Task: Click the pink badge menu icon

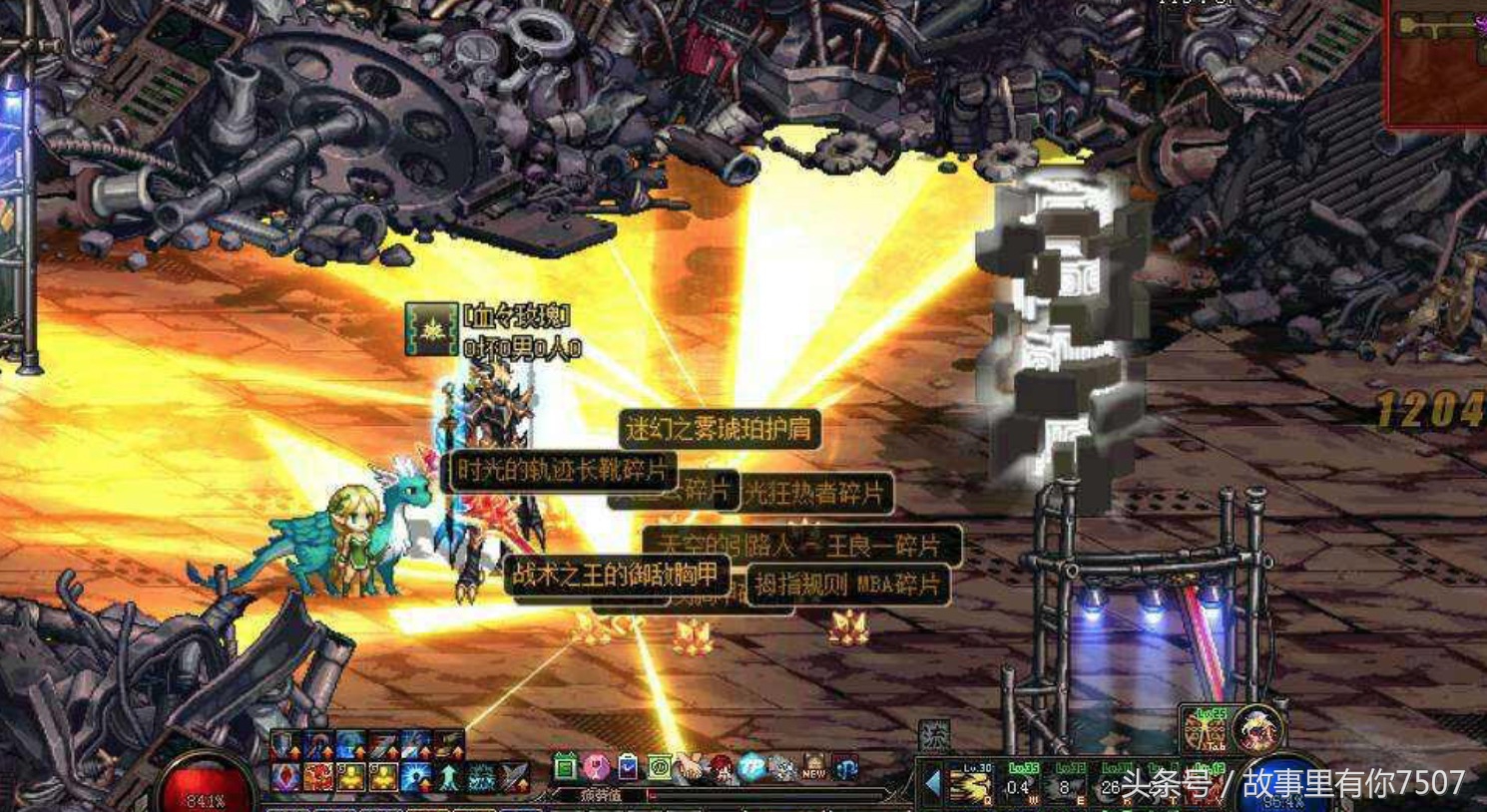Action: 596,767
